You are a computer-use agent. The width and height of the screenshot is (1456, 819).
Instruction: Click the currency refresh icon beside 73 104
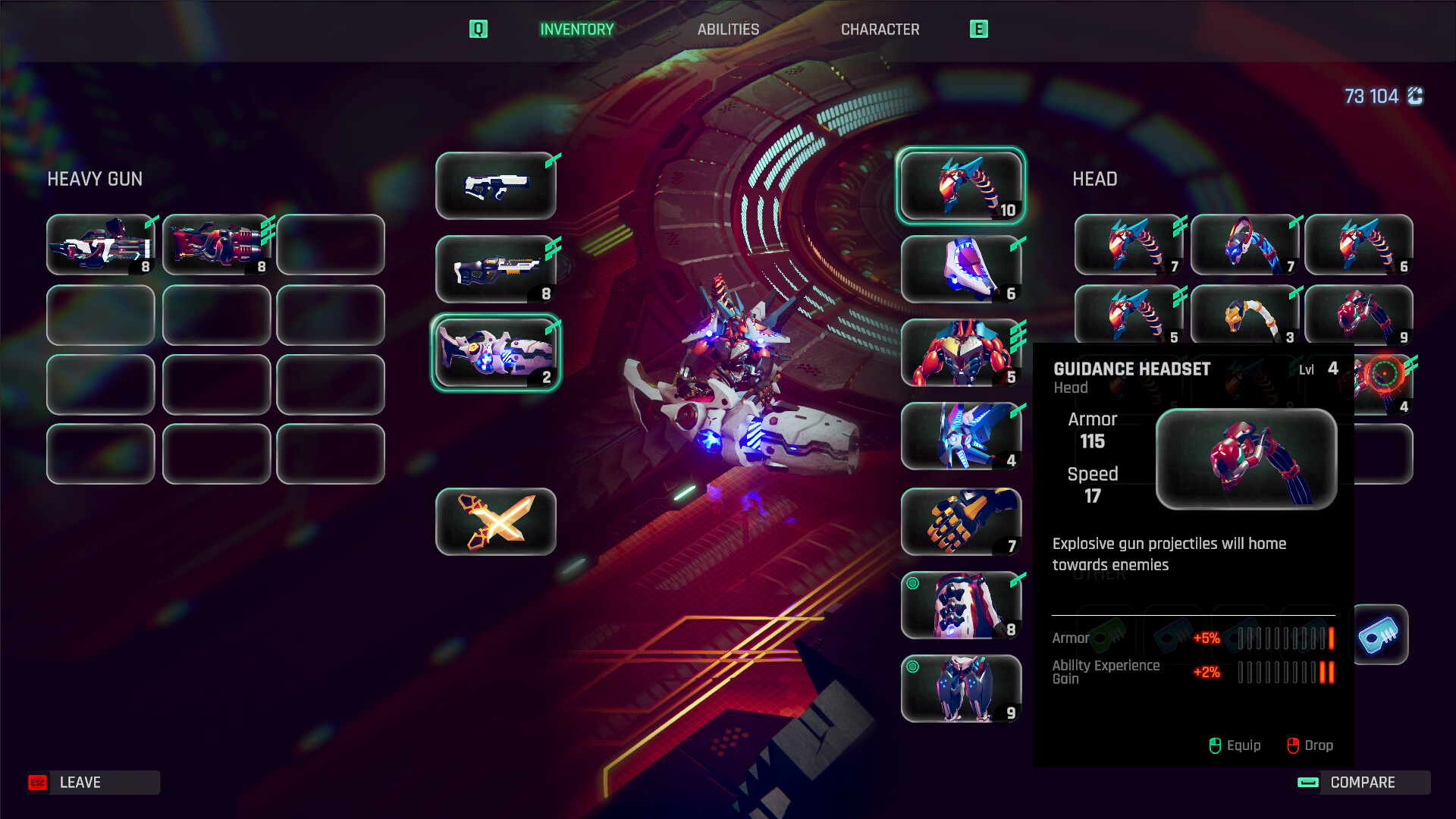[1414, 96]
